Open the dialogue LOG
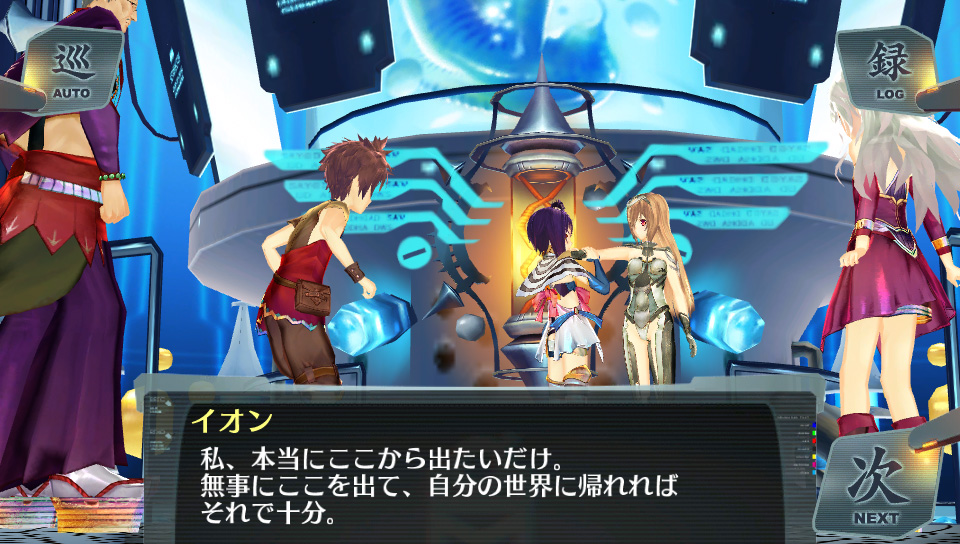Image resolution: width=960 pixels, height=544 pixels. click(888, 70)
